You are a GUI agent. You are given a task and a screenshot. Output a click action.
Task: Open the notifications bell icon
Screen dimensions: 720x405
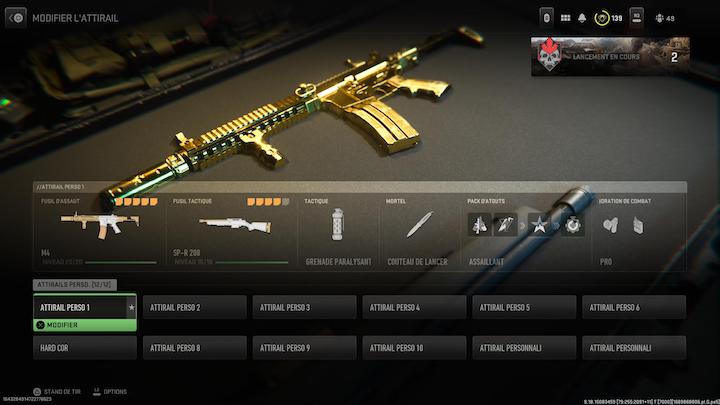[x=582, y=18]
